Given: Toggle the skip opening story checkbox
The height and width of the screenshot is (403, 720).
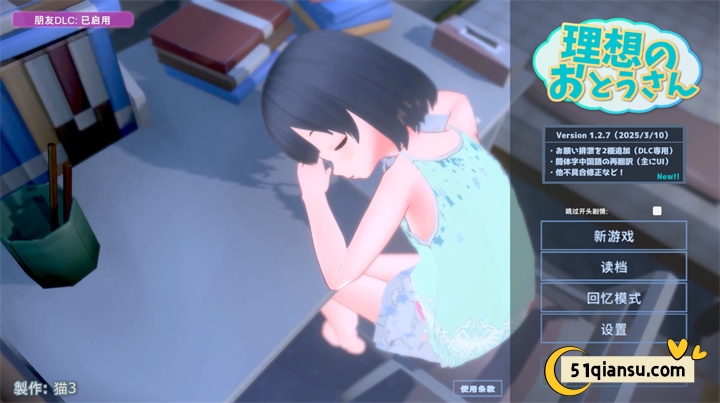Looking at the screenshot, I should [657, 211].
